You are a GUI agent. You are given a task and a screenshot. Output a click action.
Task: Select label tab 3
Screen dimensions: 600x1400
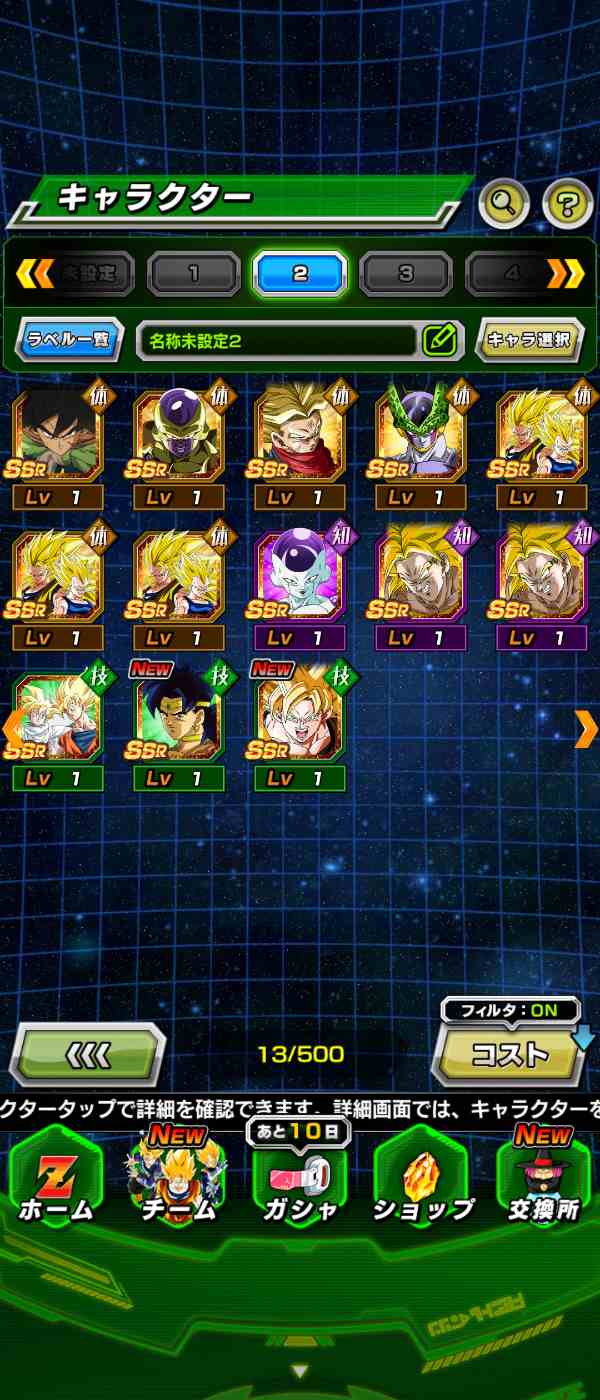tap(405, 273)
